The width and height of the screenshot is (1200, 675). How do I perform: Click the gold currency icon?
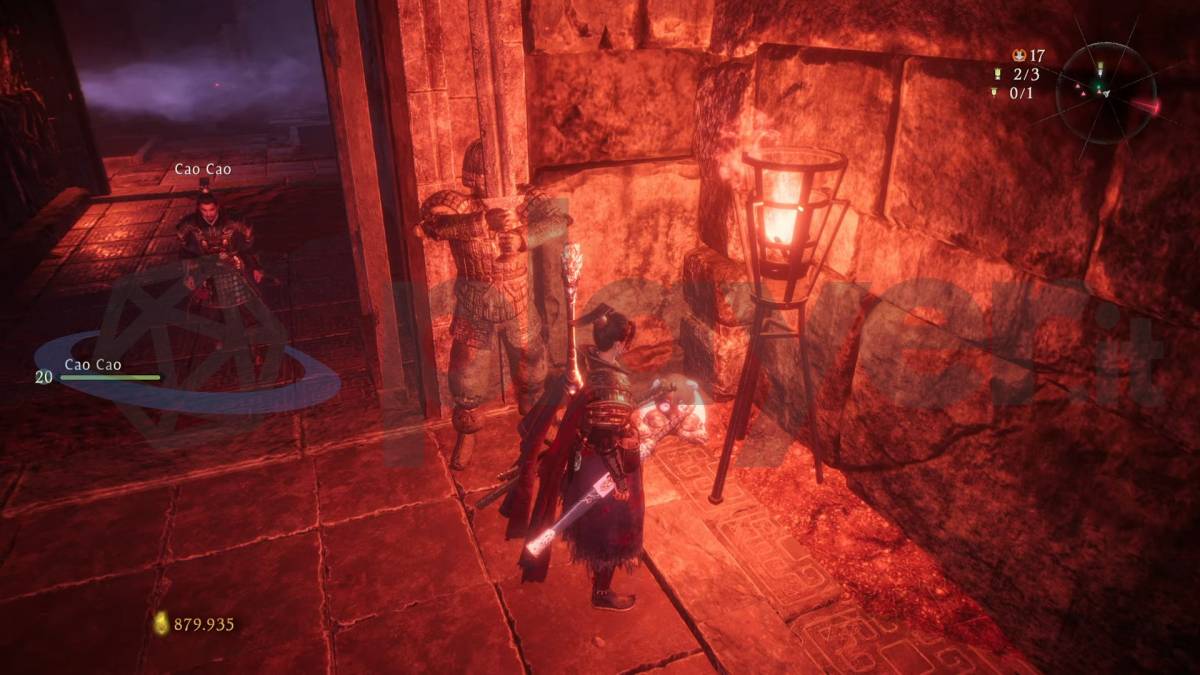161,623
